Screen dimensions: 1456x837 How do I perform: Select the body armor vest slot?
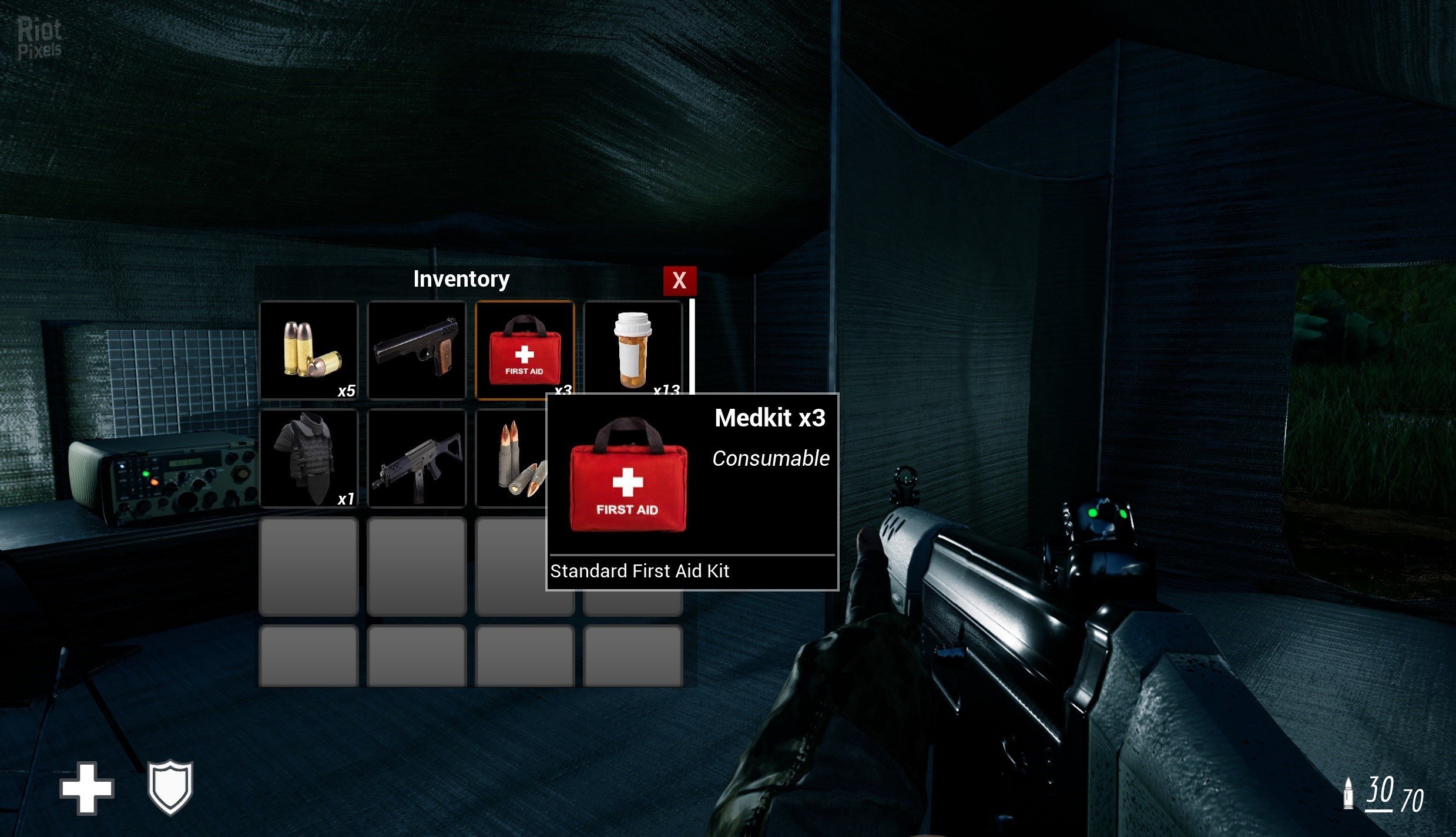[308, 458]
